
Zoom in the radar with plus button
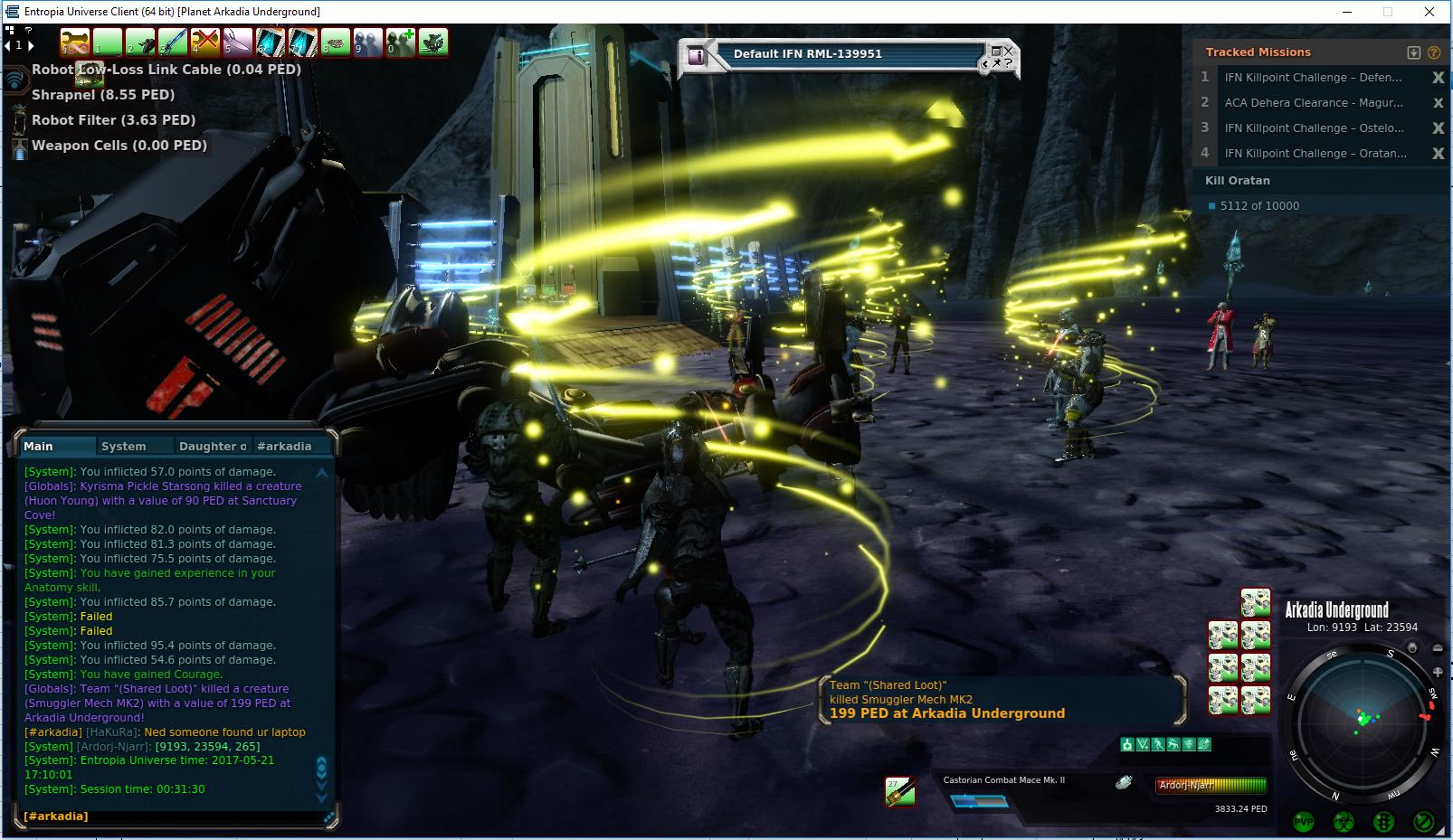pyautogui.click(x=1438, y=672)
